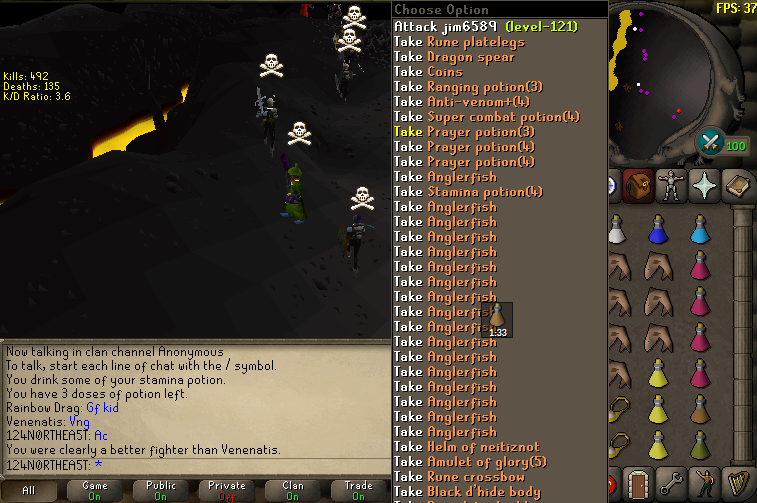Select Take Prayer potion(3)
757x503 pixels.
(x=464, y=132)
